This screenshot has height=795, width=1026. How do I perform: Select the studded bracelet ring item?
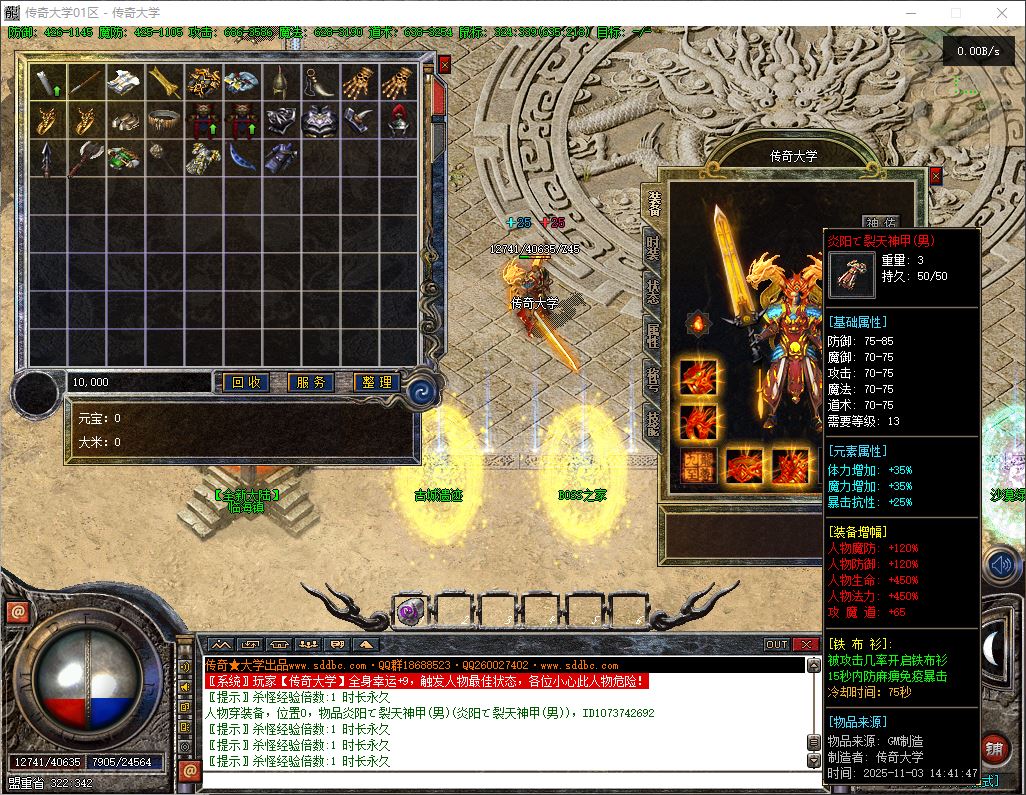tap(165, 120)
